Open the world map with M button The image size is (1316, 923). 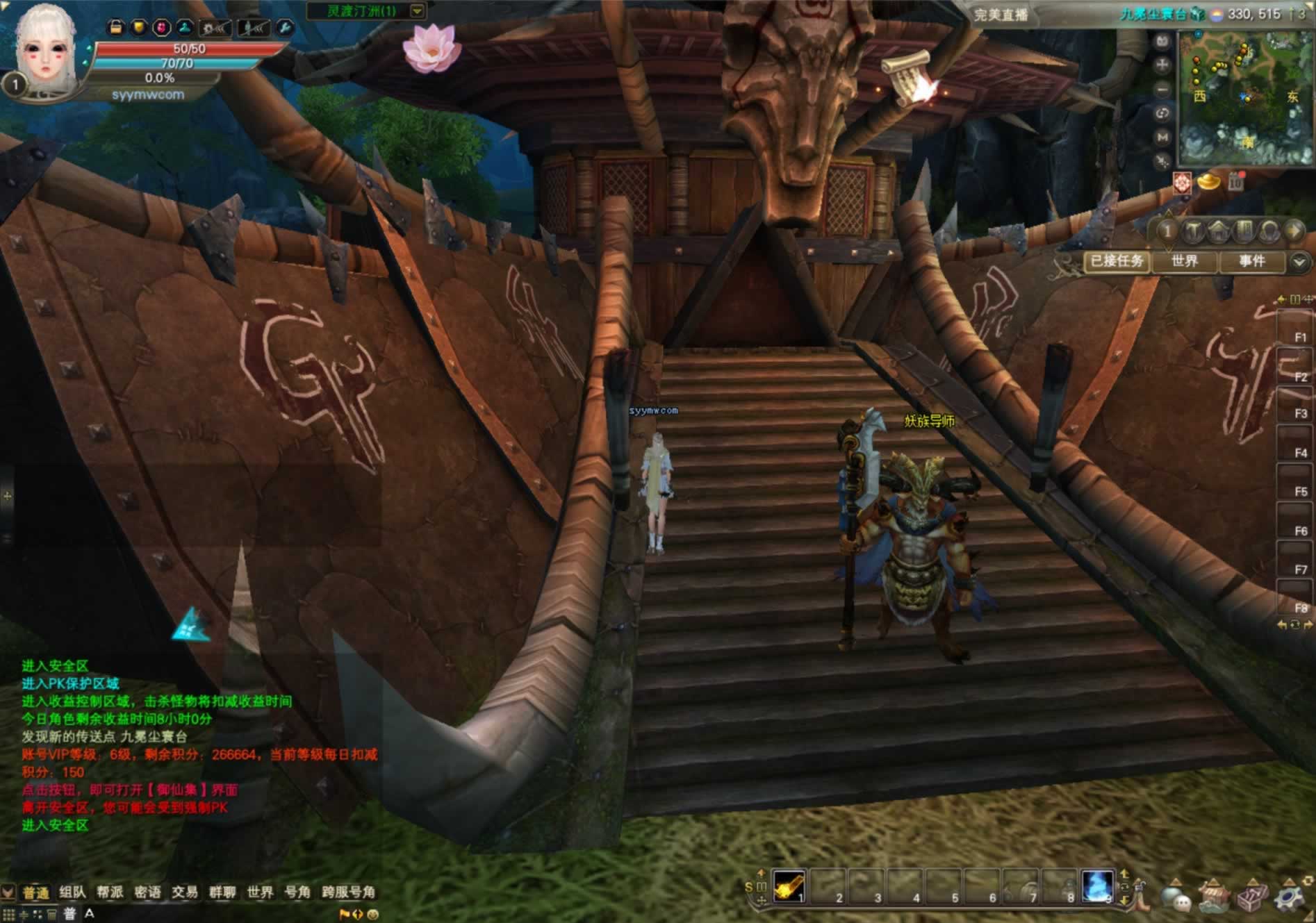pyautogui.click(x=1162, y=138)
